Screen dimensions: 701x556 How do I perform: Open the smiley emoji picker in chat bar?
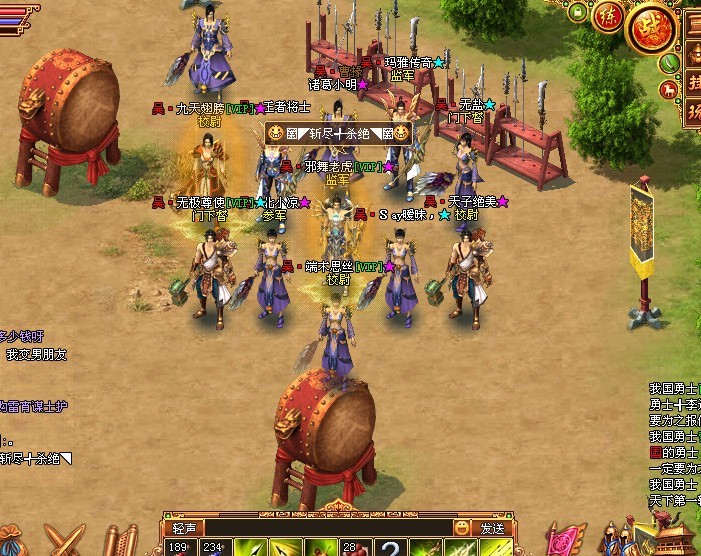point(462,527)
